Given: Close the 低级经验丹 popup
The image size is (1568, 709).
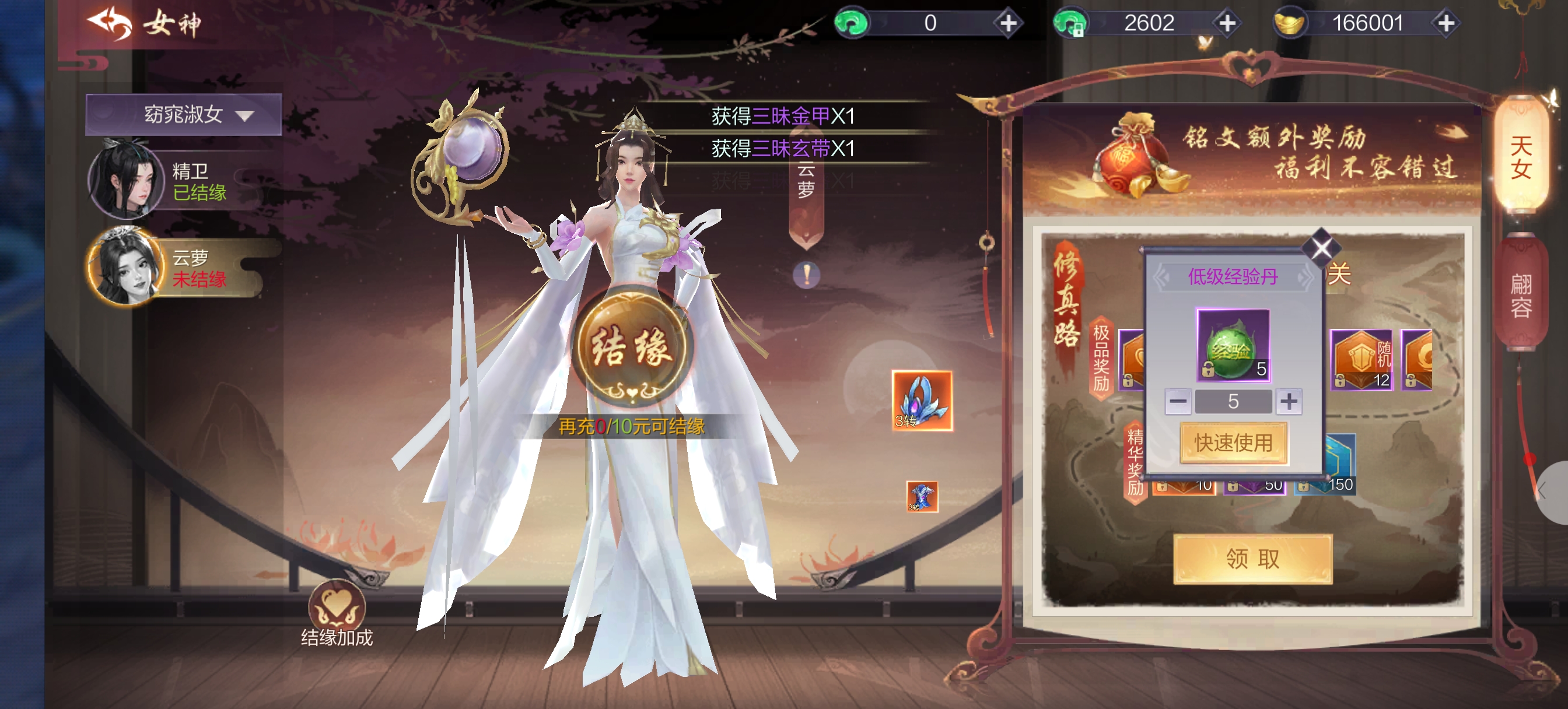Looking at the screenshot, I should coord(1321,247).
